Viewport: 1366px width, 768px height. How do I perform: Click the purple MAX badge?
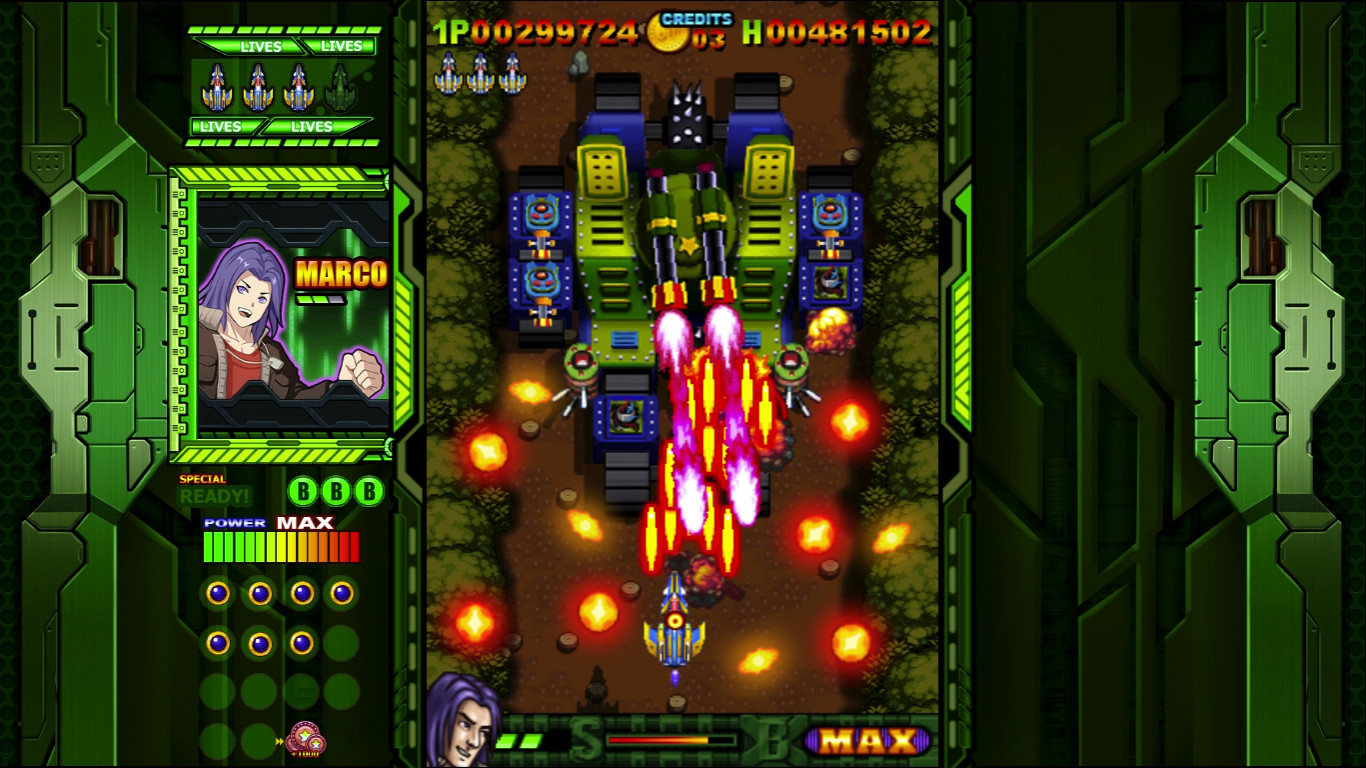[x=869, y=741]
